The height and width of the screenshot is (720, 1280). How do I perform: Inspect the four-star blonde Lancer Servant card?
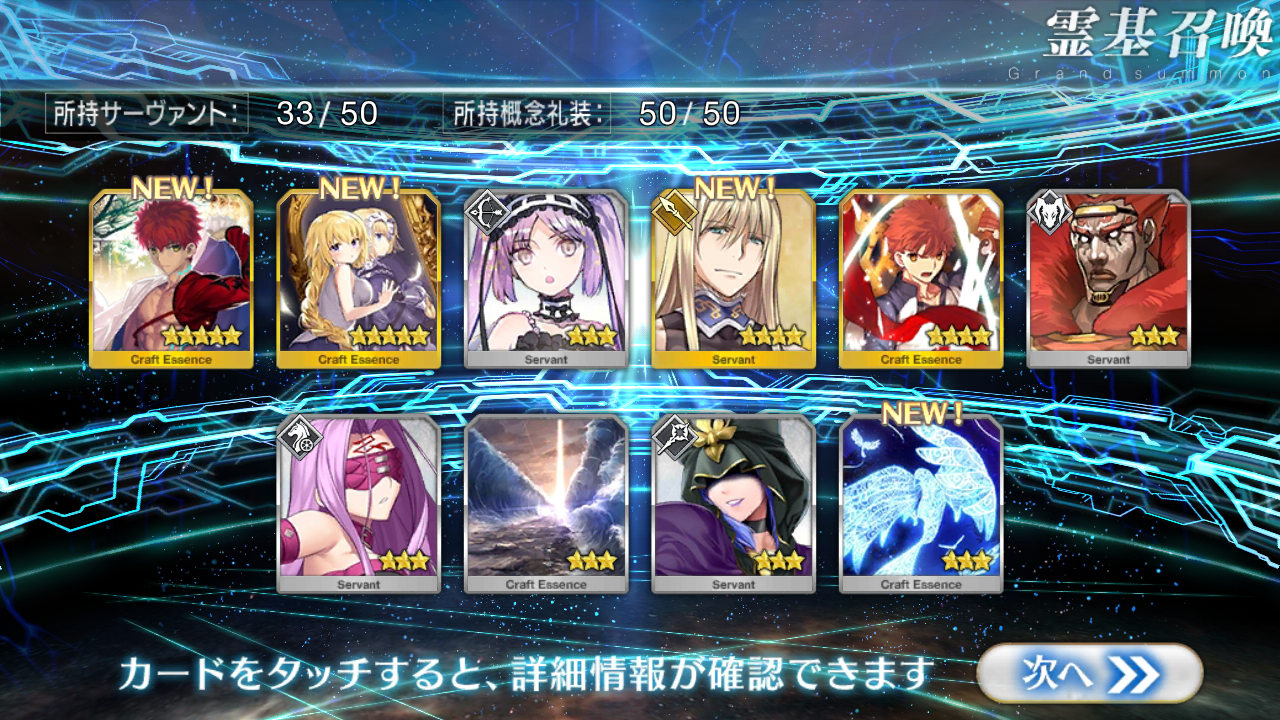733,278
